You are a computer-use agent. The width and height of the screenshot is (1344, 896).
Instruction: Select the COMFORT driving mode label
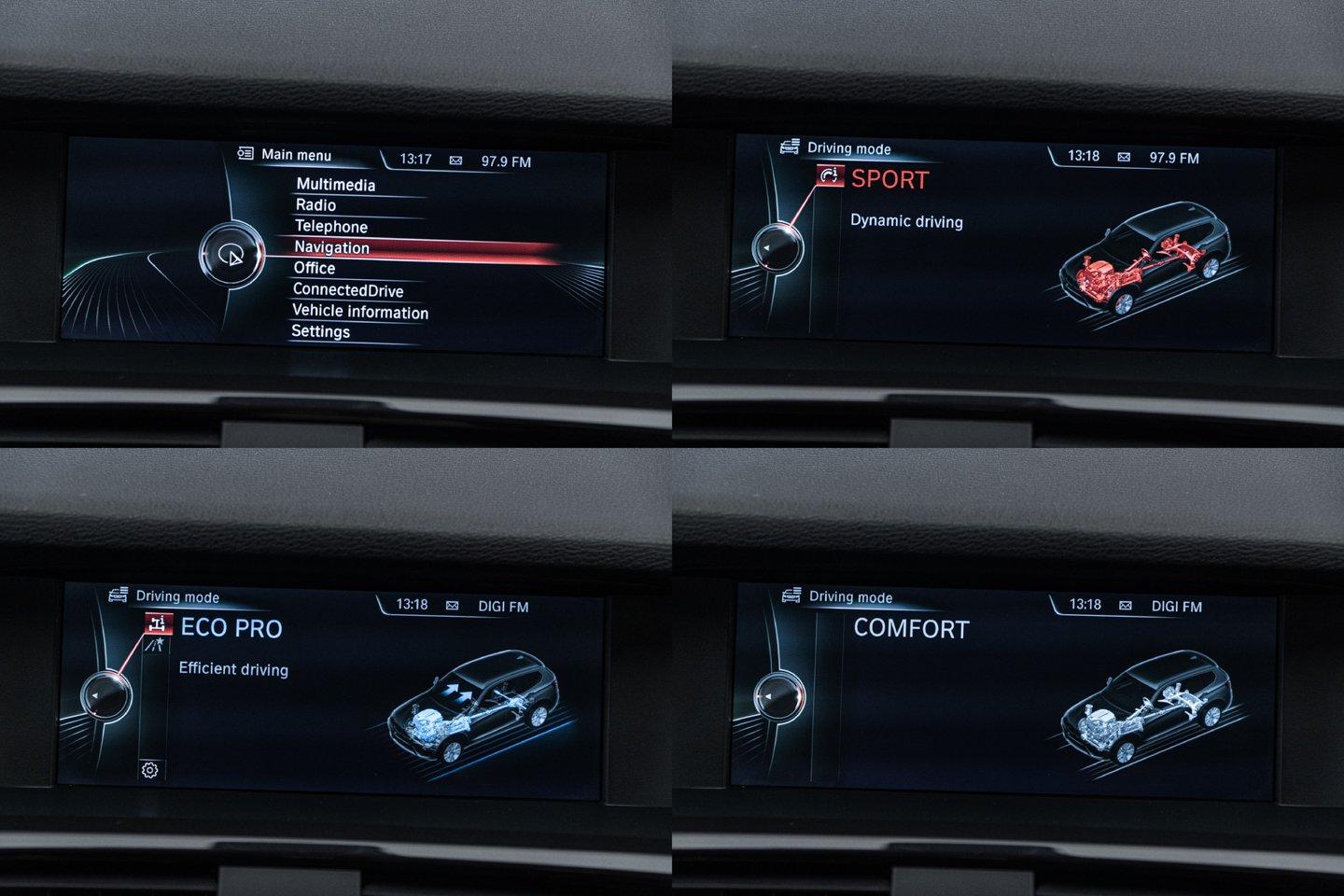click(x=911, y=629)
